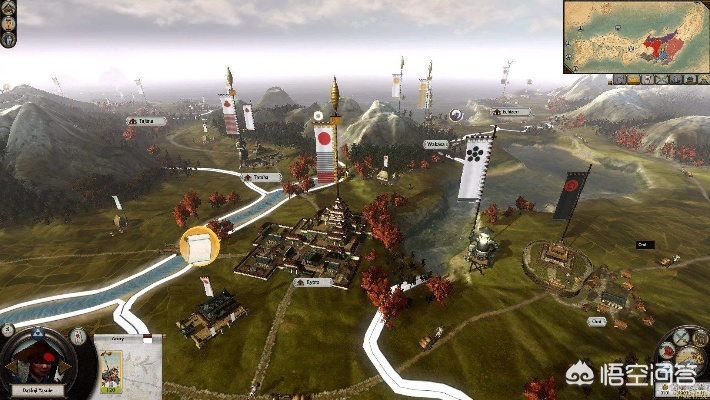This screenshot has height=400, width=710.
Task: Click the campaign minimap of Japan
Action: click(634, 35)
